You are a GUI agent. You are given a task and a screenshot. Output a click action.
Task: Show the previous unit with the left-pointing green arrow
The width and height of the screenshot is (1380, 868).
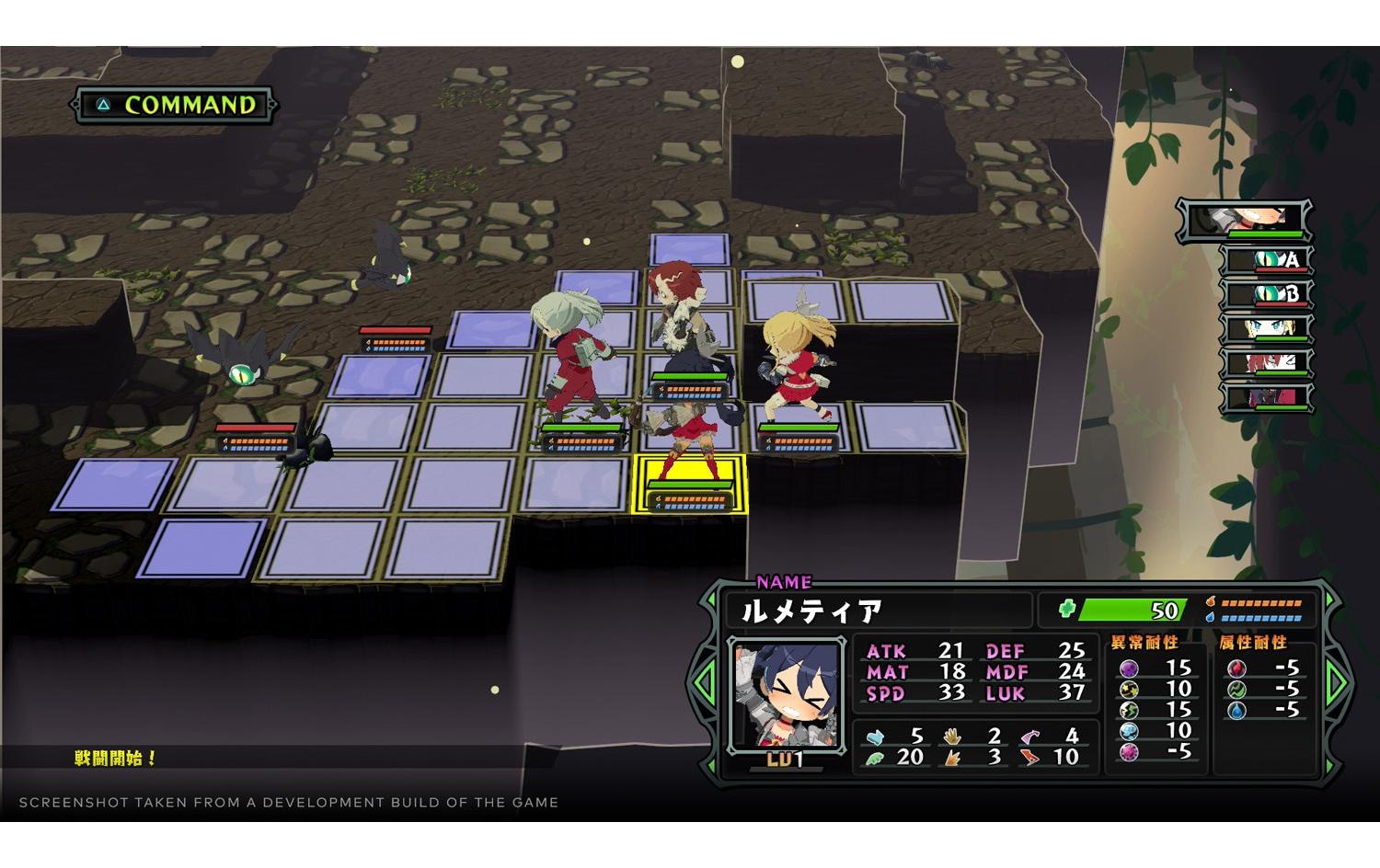click(706, 681)
